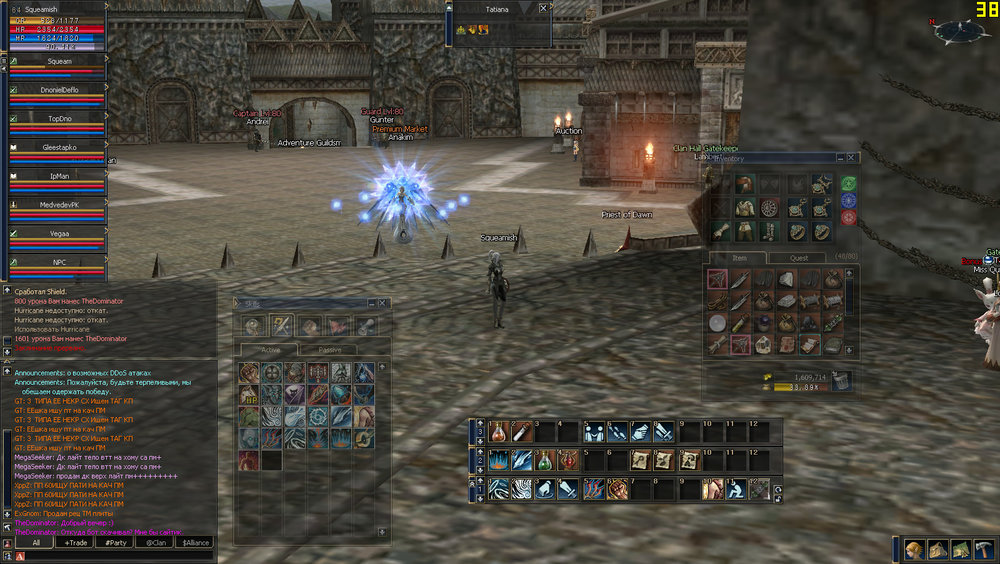Click the inventory trash can icon

[x=841, y=379]
